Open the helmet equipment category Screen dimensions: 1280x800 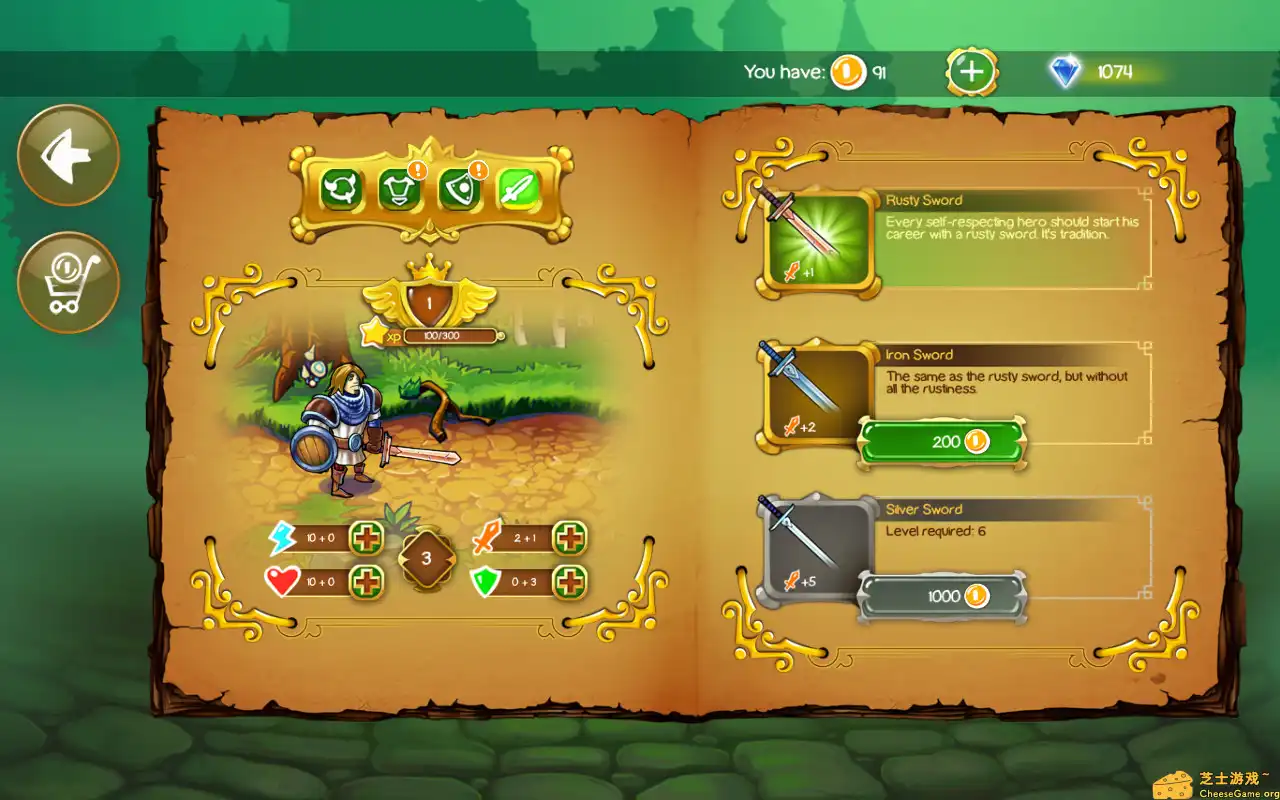340,189
